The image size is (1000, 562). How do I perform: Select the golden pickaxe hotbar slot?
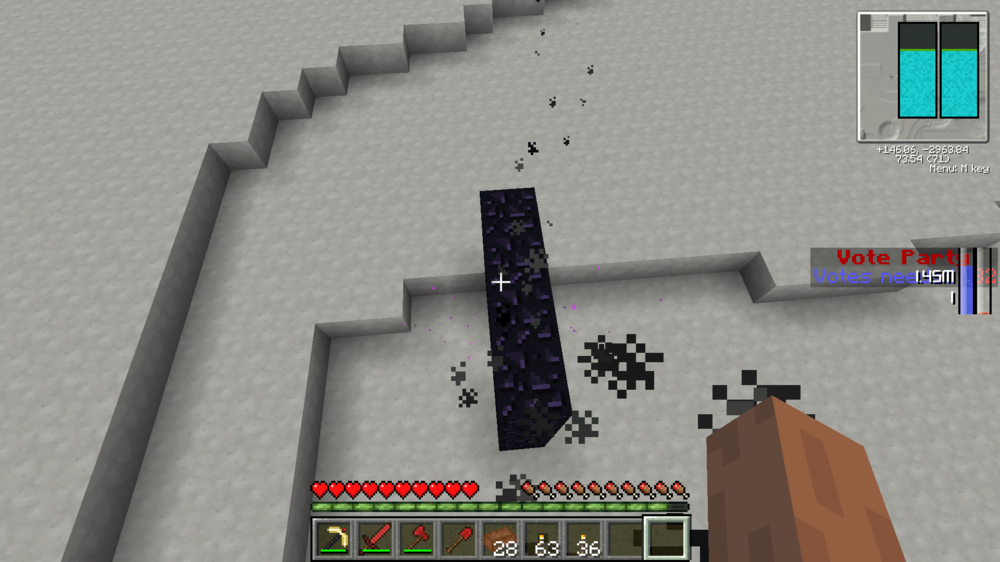[335, 540]
